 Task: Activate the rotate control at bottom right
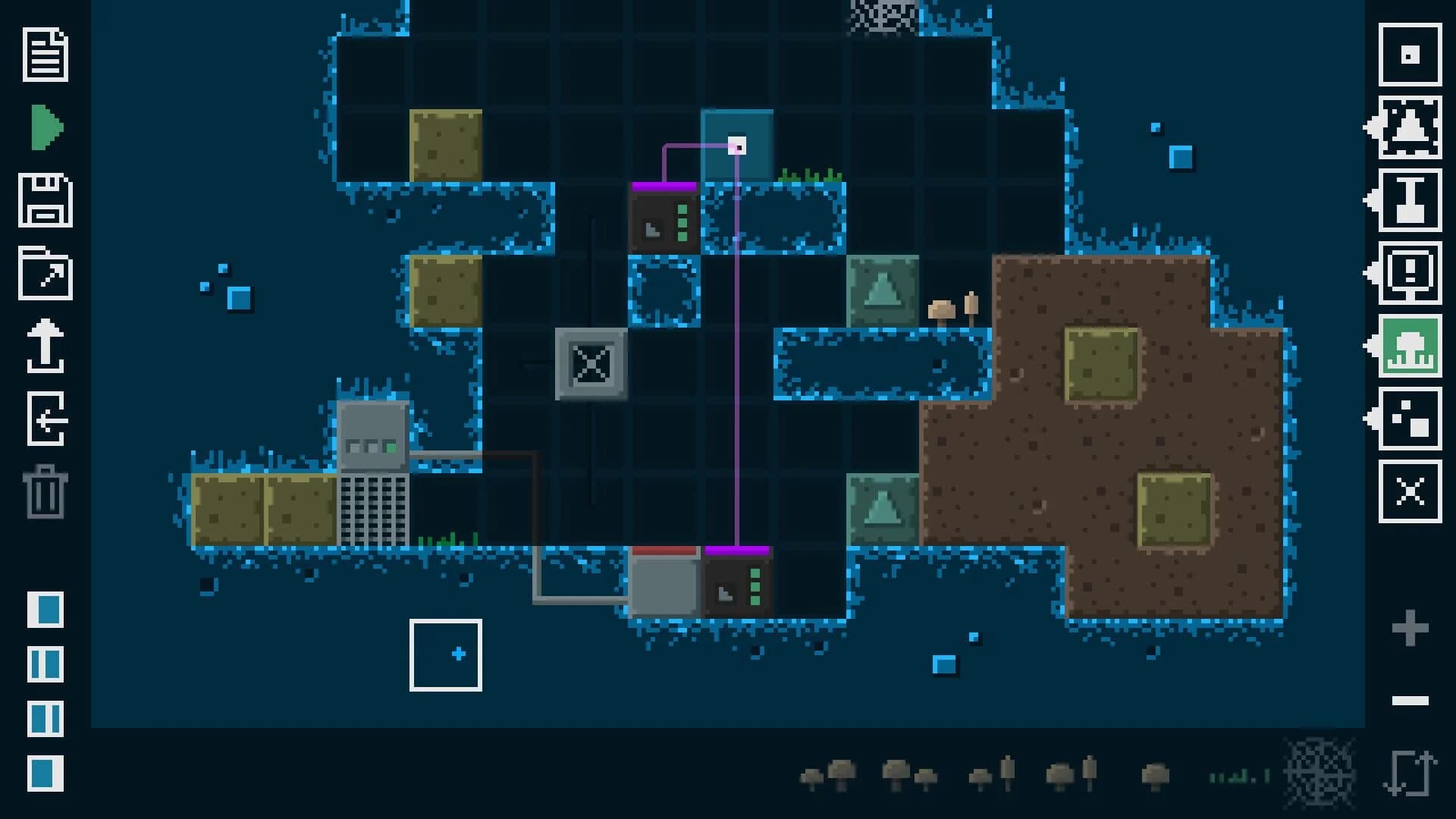[1410, 773]
